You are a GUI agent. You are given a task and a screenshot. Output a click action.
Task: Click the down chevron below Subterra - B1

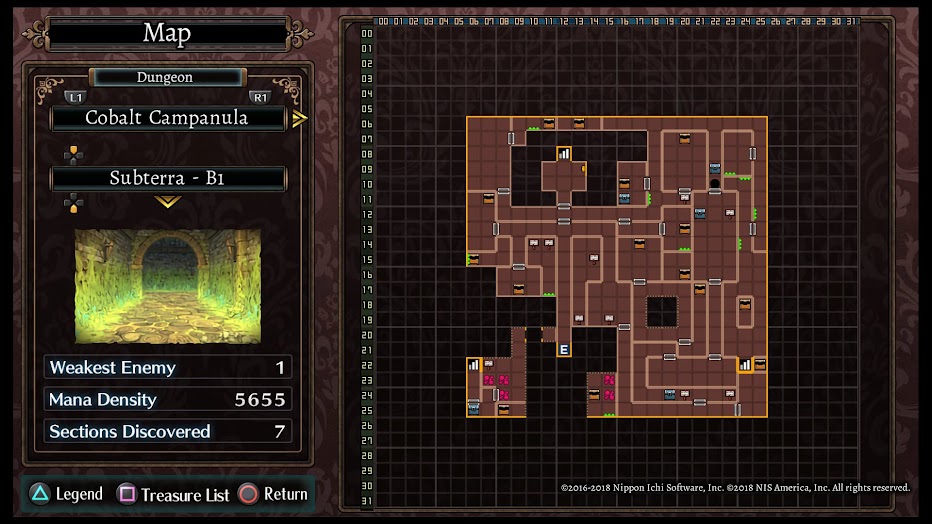167,202
